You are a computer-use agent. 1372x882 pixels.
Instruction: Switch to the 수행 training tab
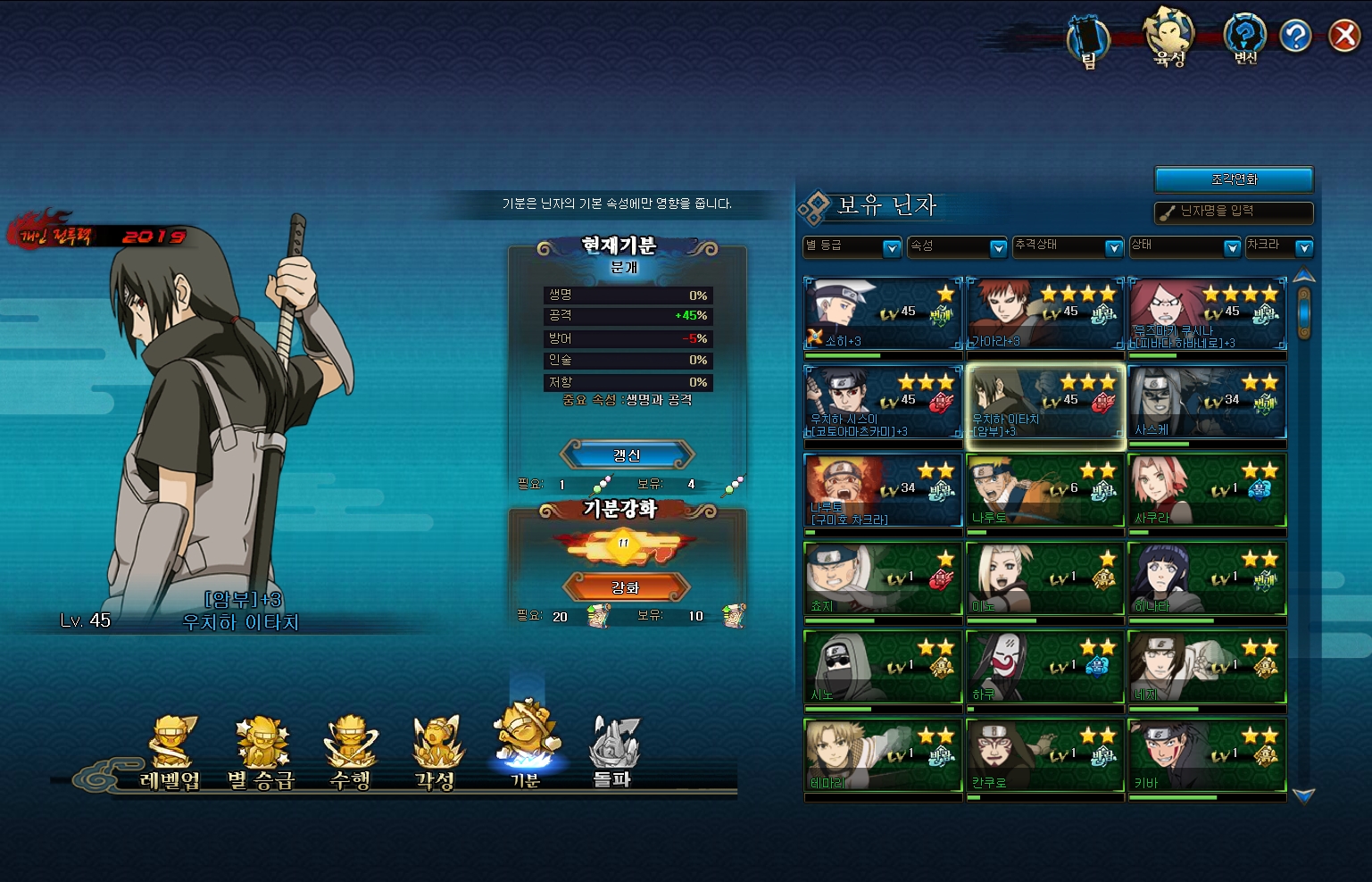351,753
